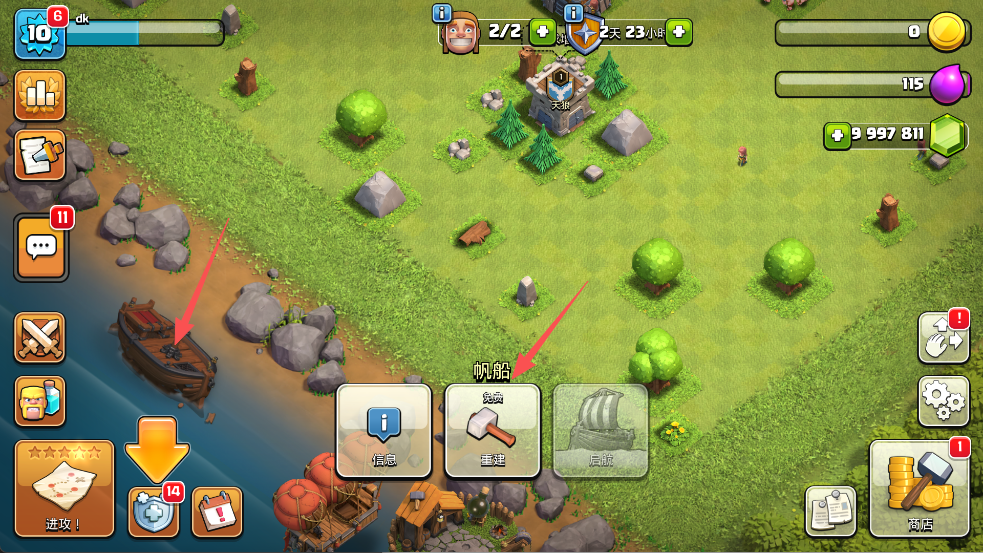Tap the plus button beside shield timer
The image size is (983, 553).
click(678, 31)
